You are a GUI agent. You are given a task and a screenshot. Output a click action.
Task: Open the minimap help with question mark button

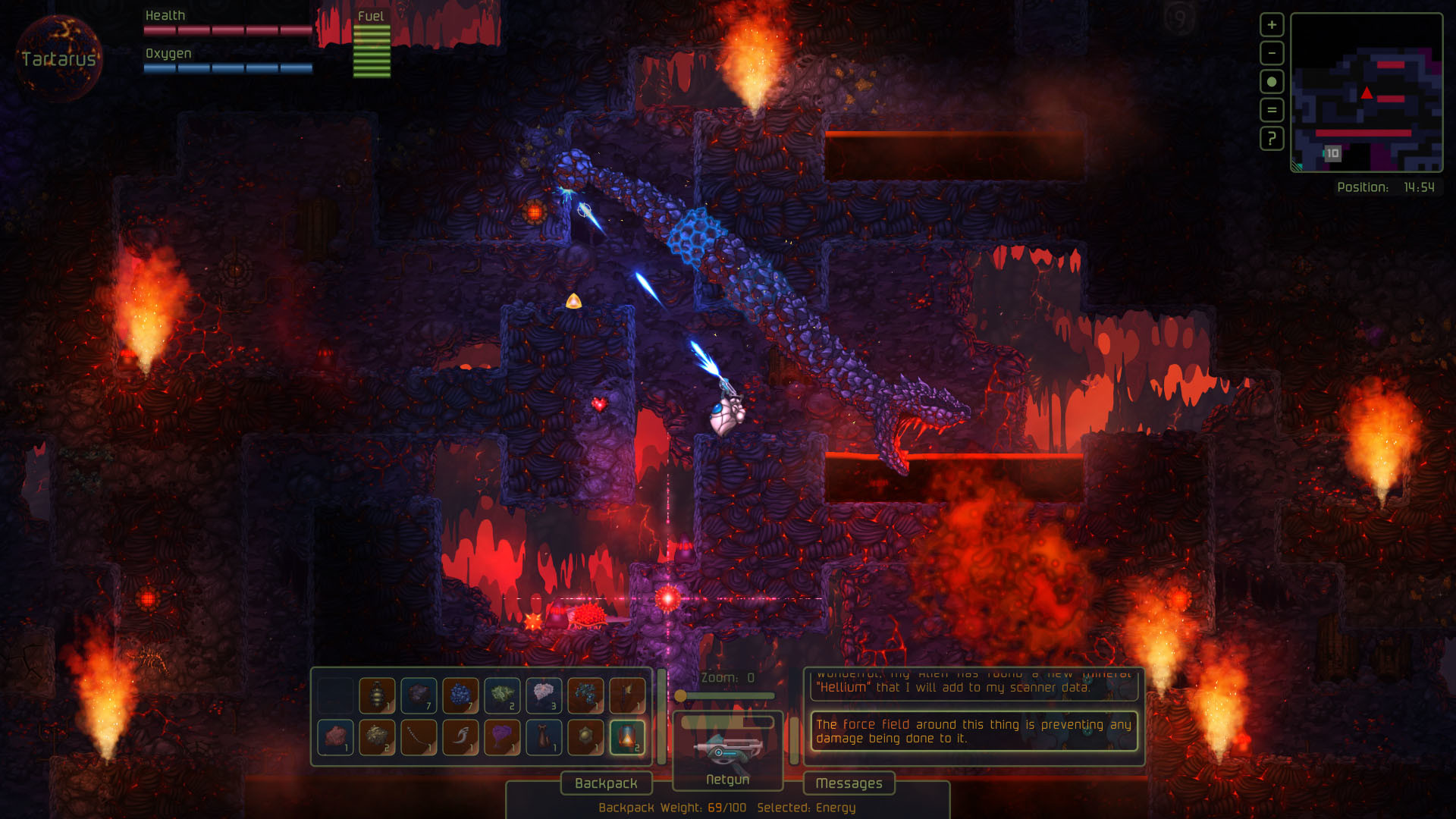click(1271, 139)
